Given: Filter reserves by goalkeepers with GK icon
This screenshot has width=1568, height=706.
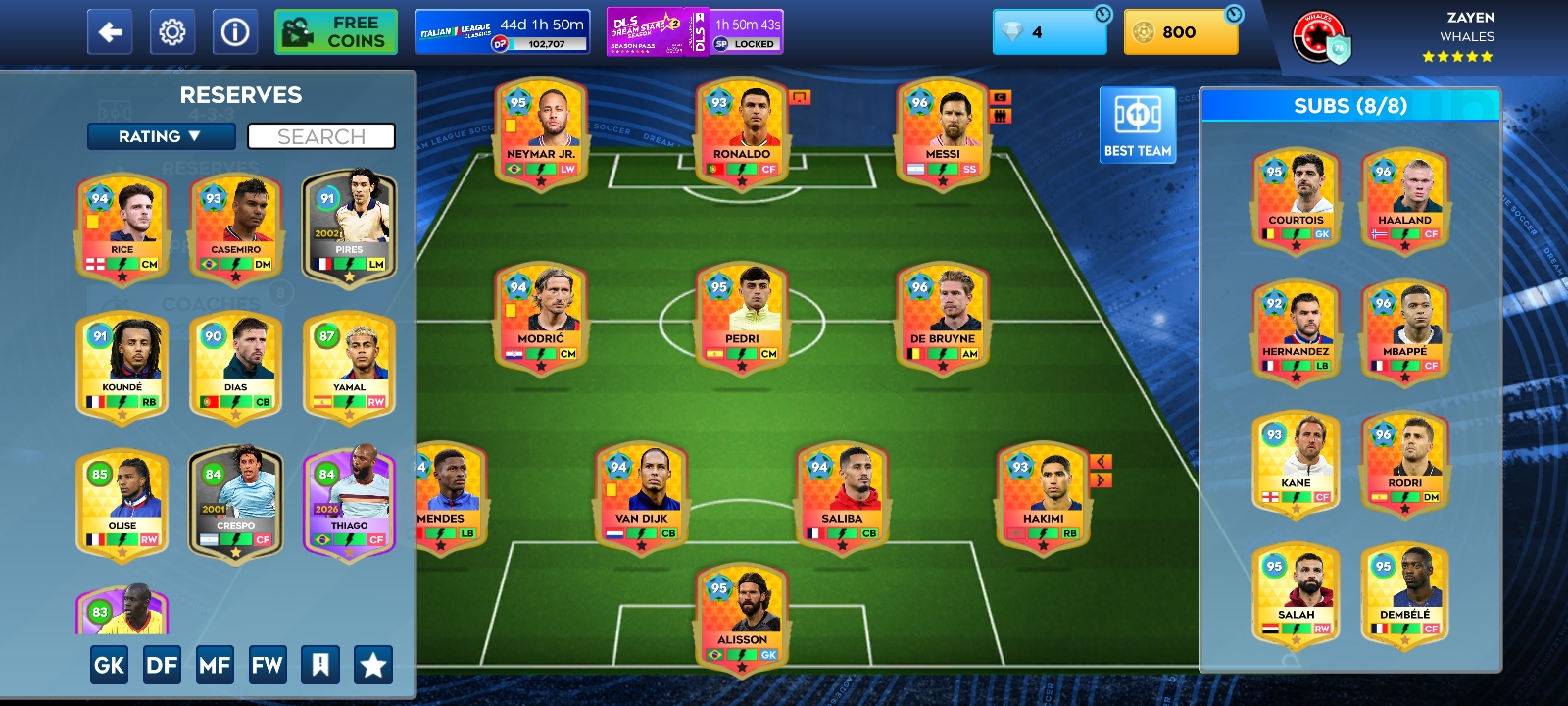Looking at the screenshot, I should [109, 664].
